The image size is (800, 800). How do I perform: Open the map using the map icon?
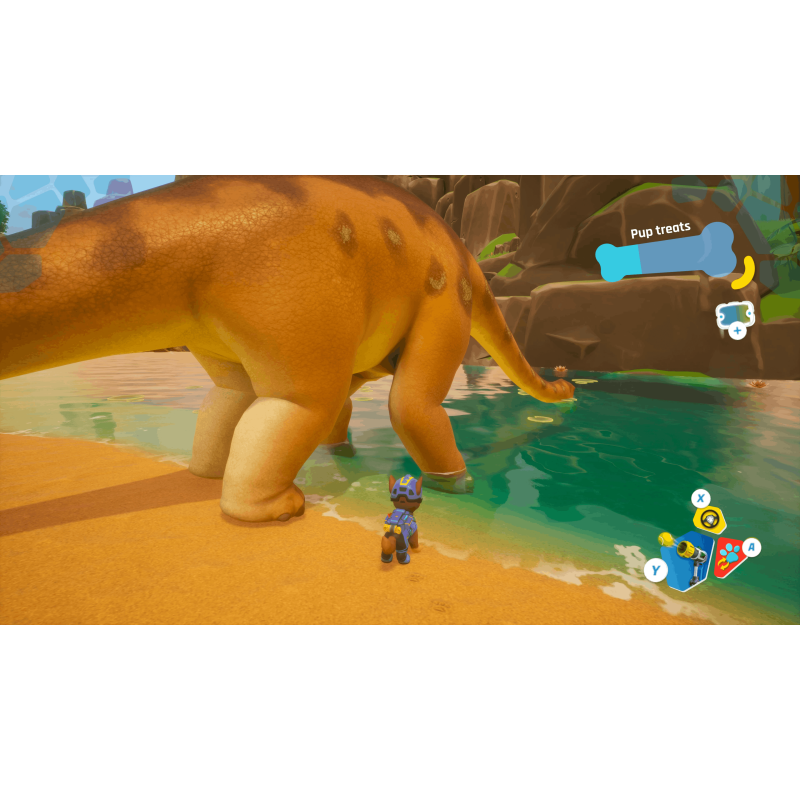click(x=733, y=315)
